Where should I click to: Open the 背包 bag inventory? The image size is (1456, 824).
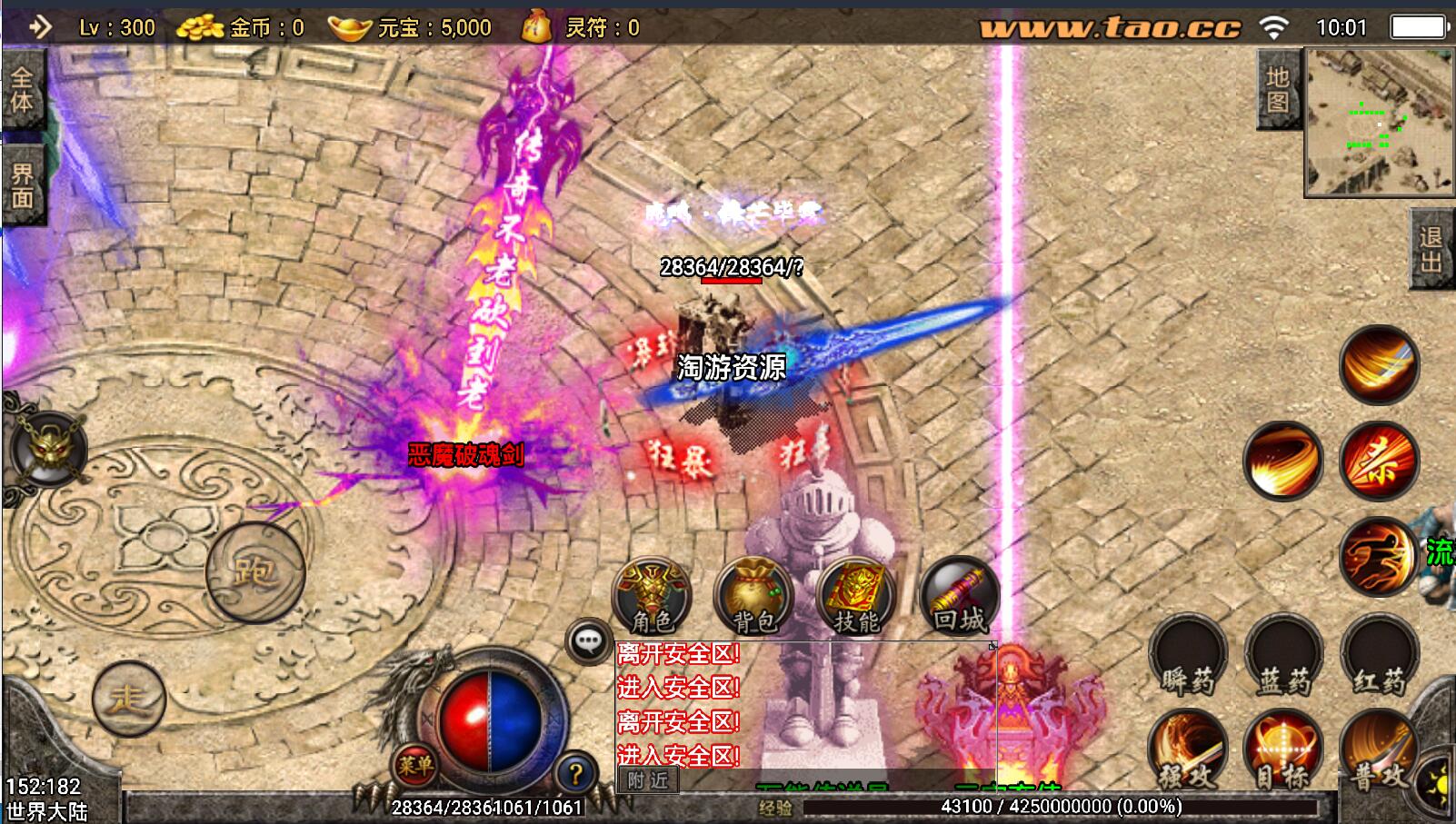point(753,597)
